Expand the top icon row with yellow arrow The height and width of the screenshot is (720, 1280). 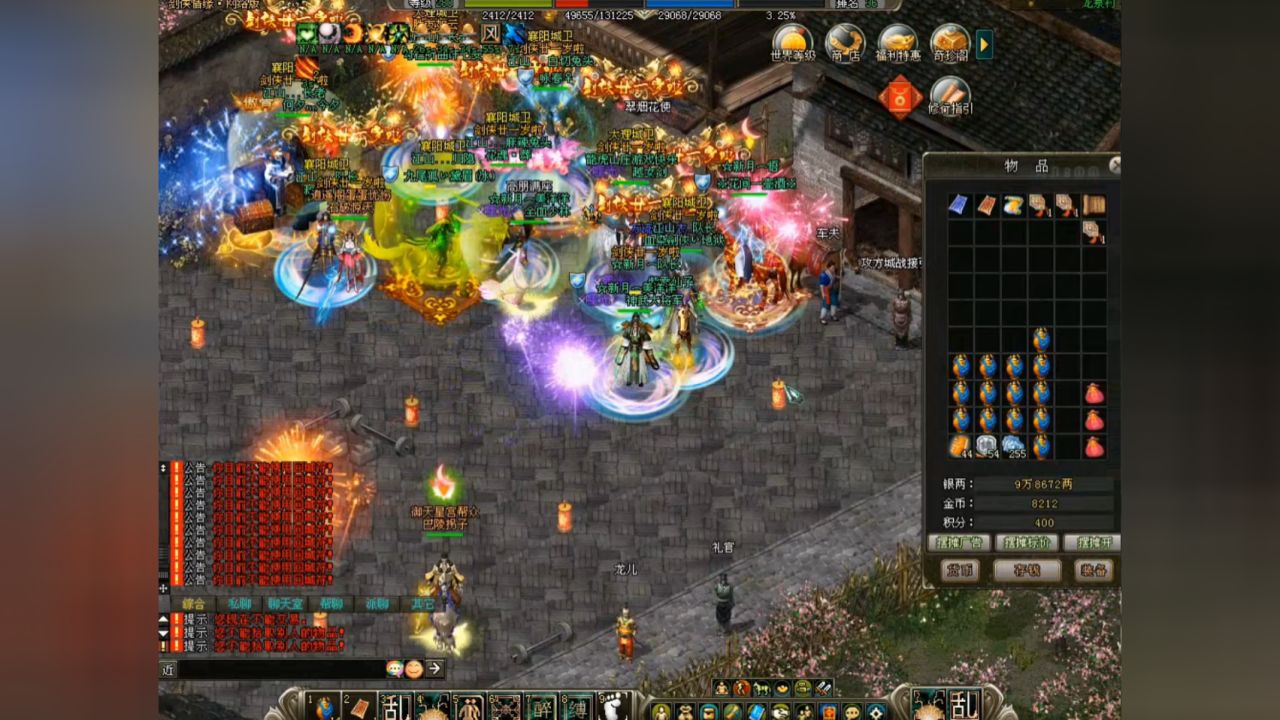(985, 43)
